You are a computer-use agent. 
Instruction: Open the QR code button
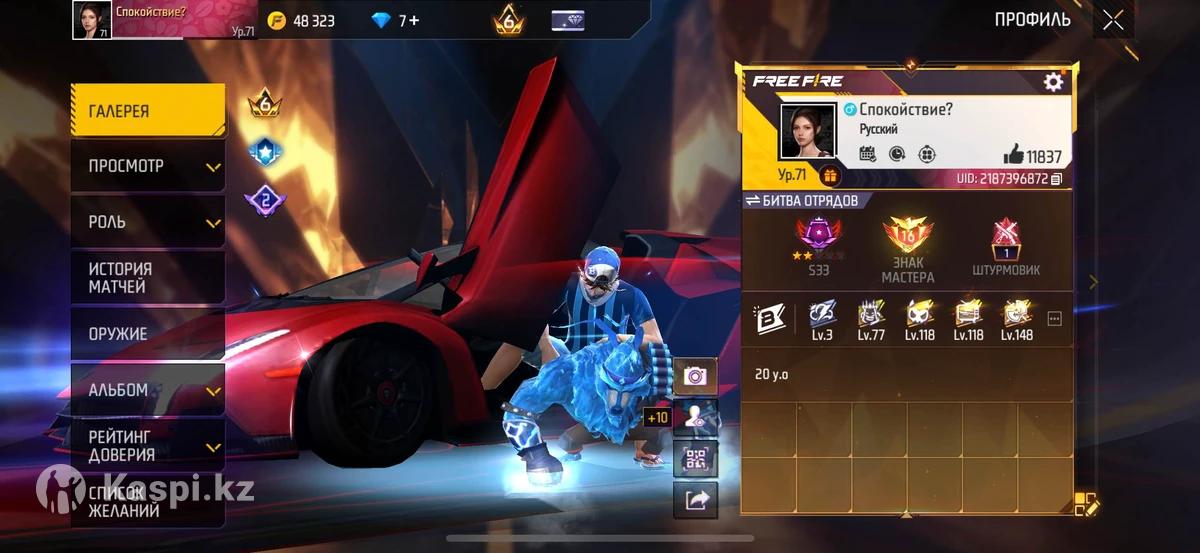tap(695, 459)
